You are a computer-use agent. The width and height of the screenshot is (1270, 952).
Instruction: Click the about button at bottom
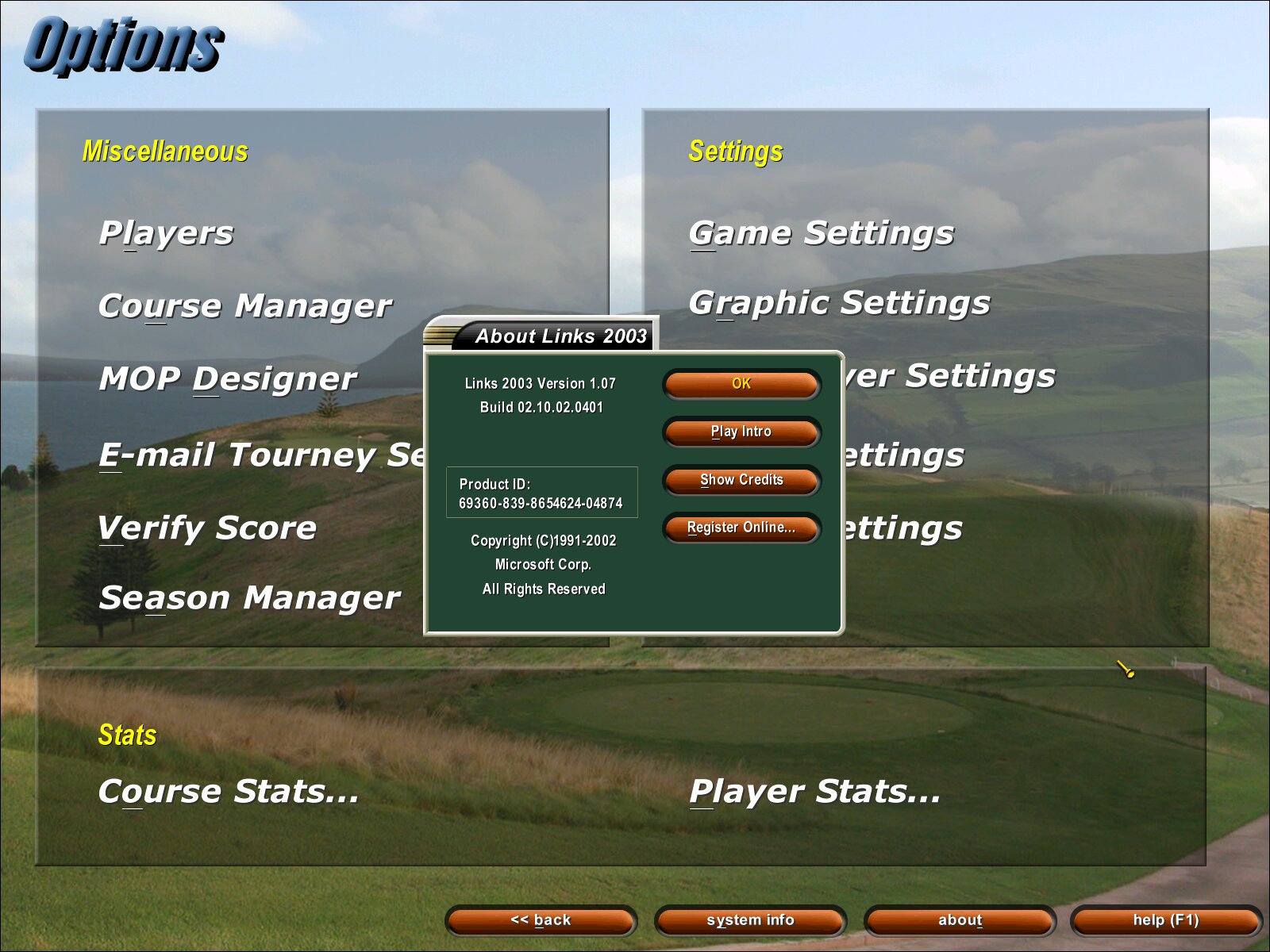(x=960, y=920)
